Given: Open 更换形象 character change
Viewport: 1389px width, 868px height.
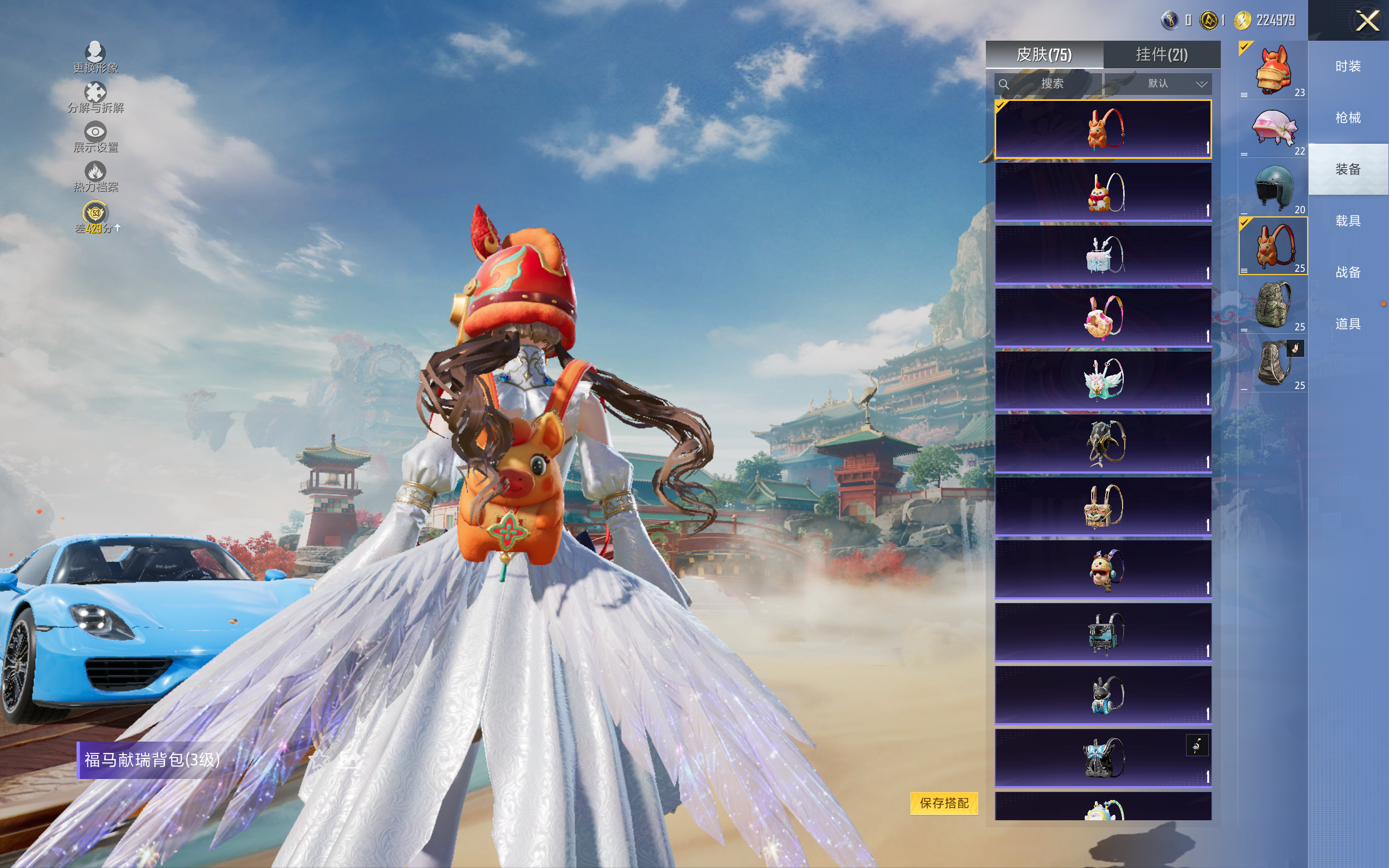Looking at the screenshot, I should pyautogui.click(x=95, y=58).
